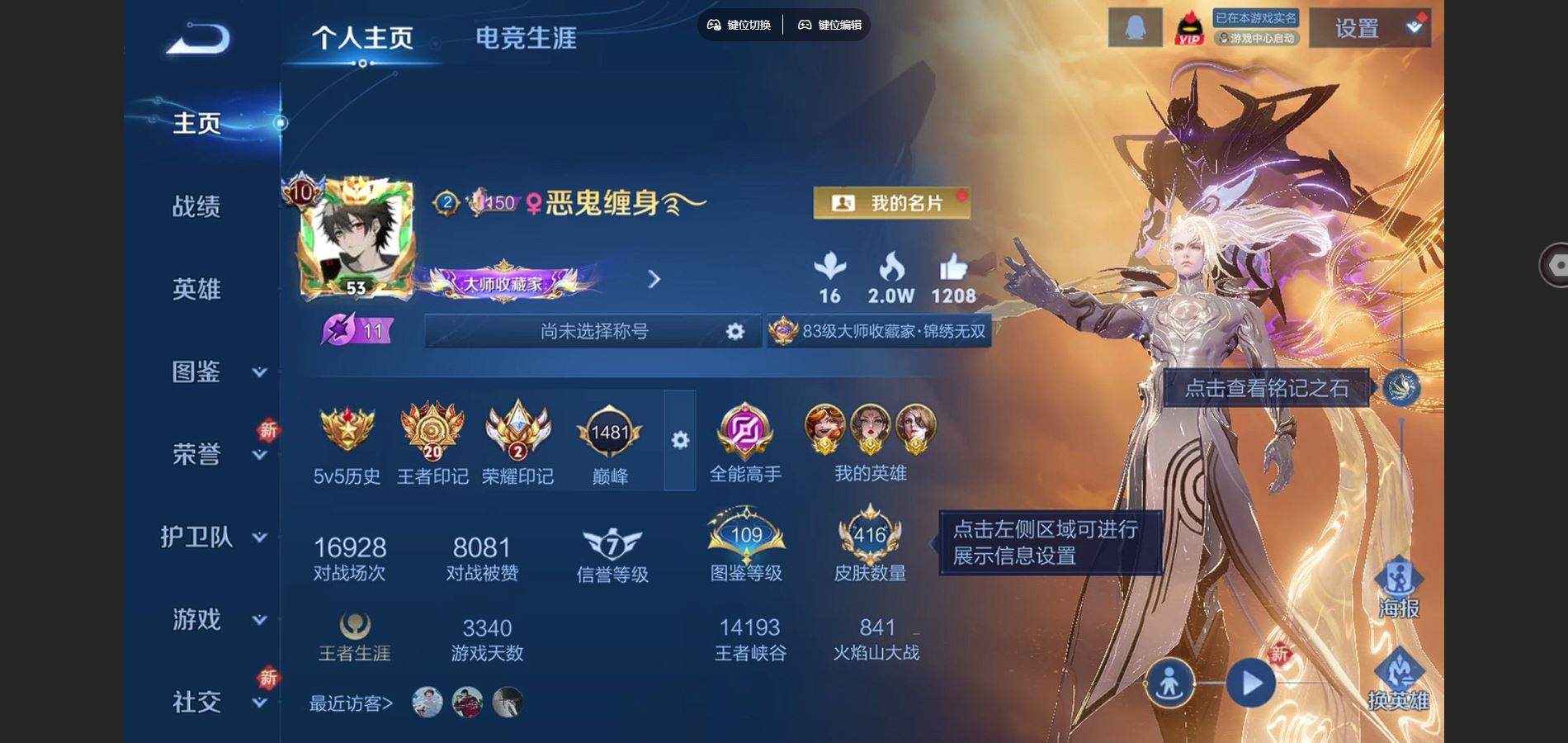1568x743 pixels.
Task: Click the QQ penguin account icon
Action: click(1136, 26)
